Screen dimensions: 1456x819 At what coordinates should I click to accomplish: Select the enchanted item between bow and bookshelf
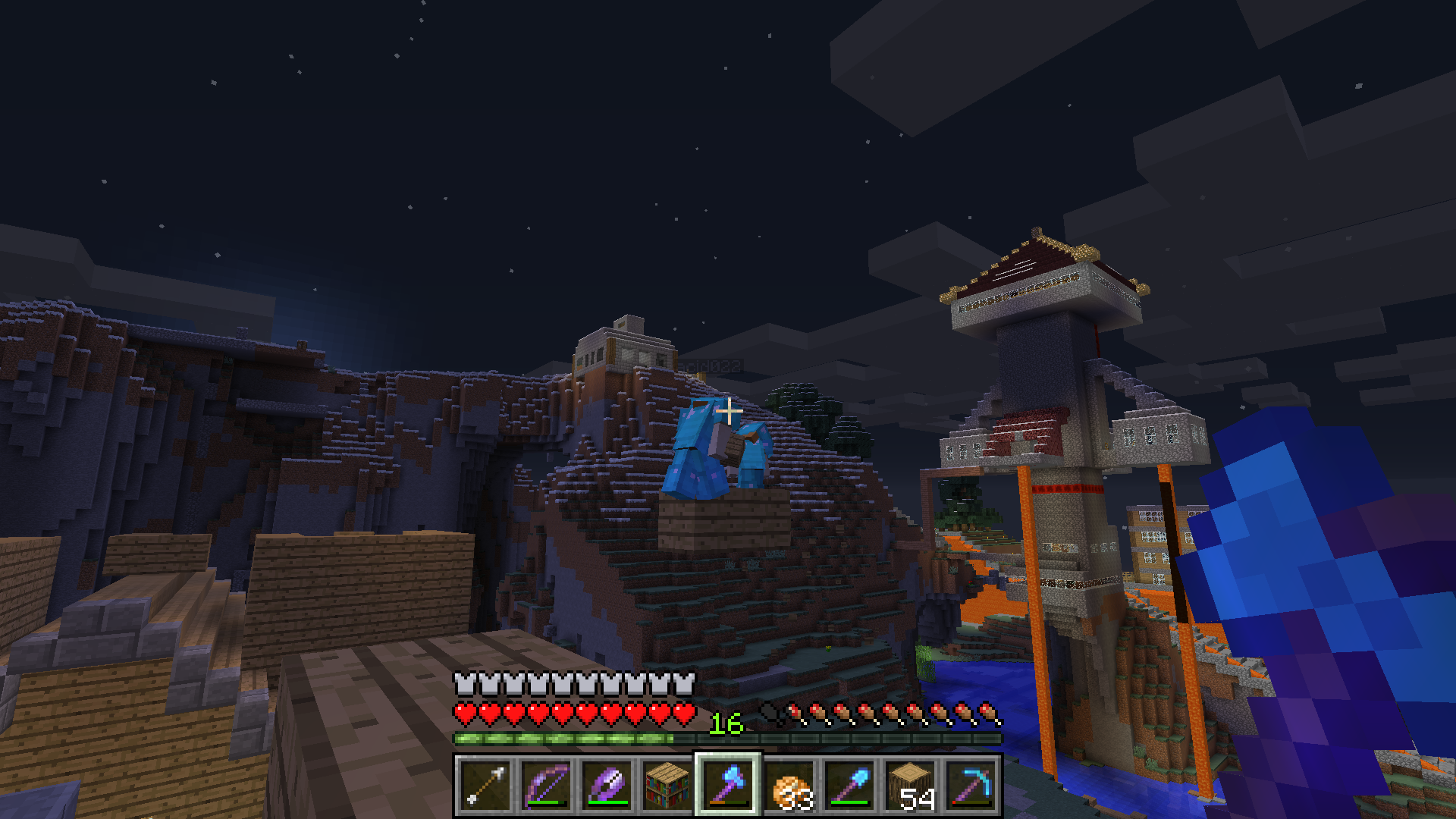[x=607, y=785]
